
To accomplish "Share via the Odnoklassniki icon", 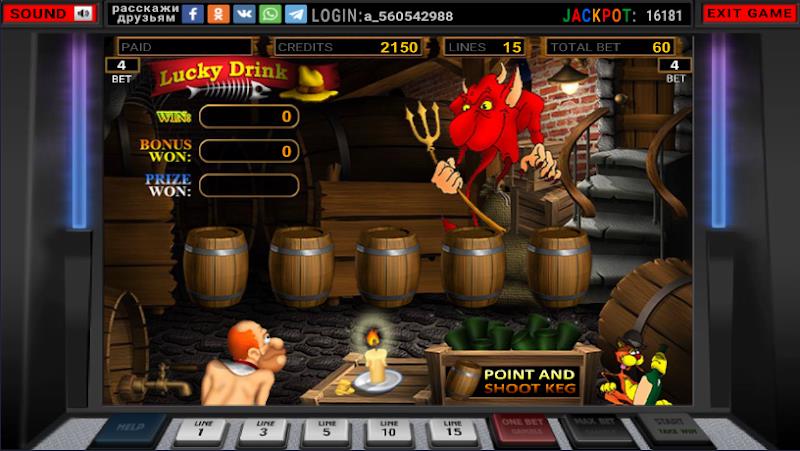I will [219, 14].
